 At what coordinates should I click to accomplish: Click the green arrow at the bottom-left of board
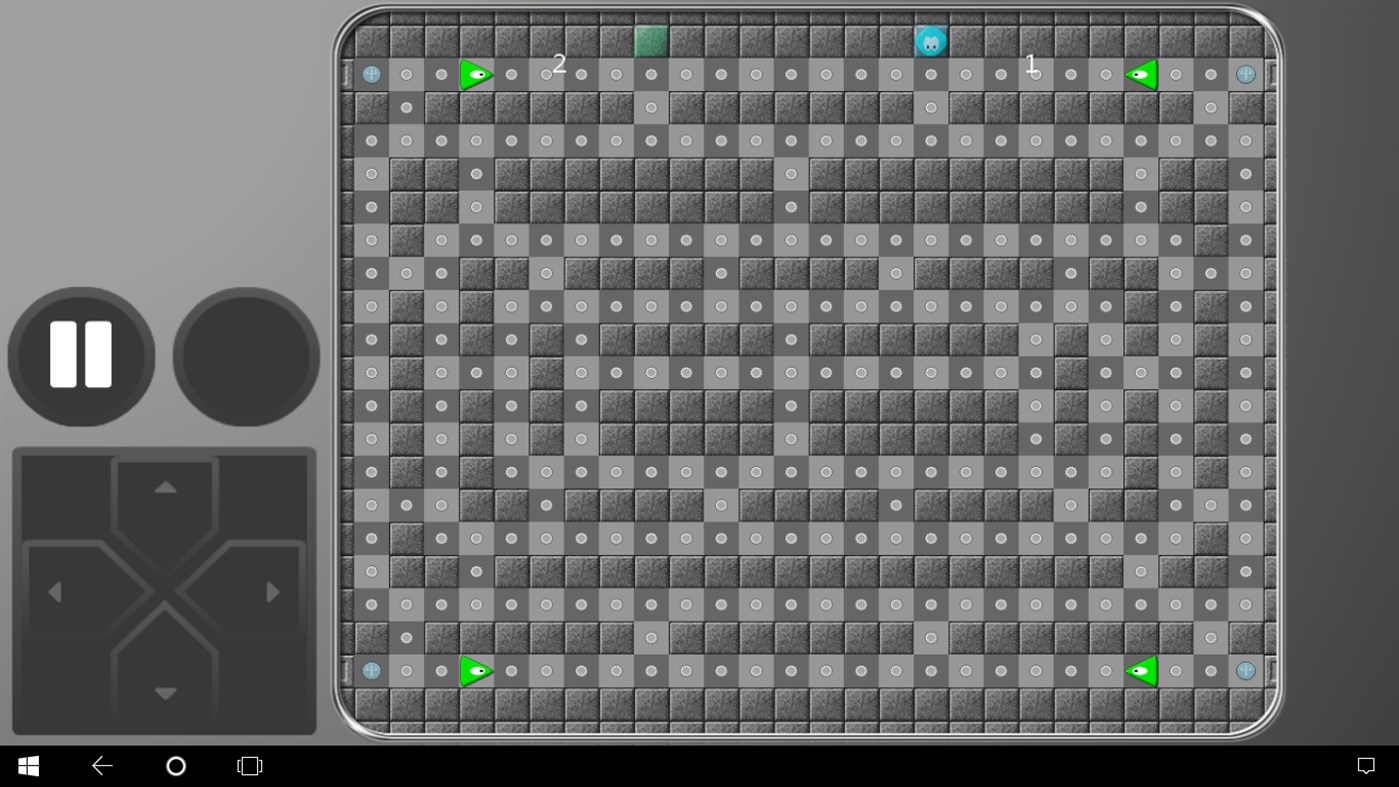[x=477, y=670]
